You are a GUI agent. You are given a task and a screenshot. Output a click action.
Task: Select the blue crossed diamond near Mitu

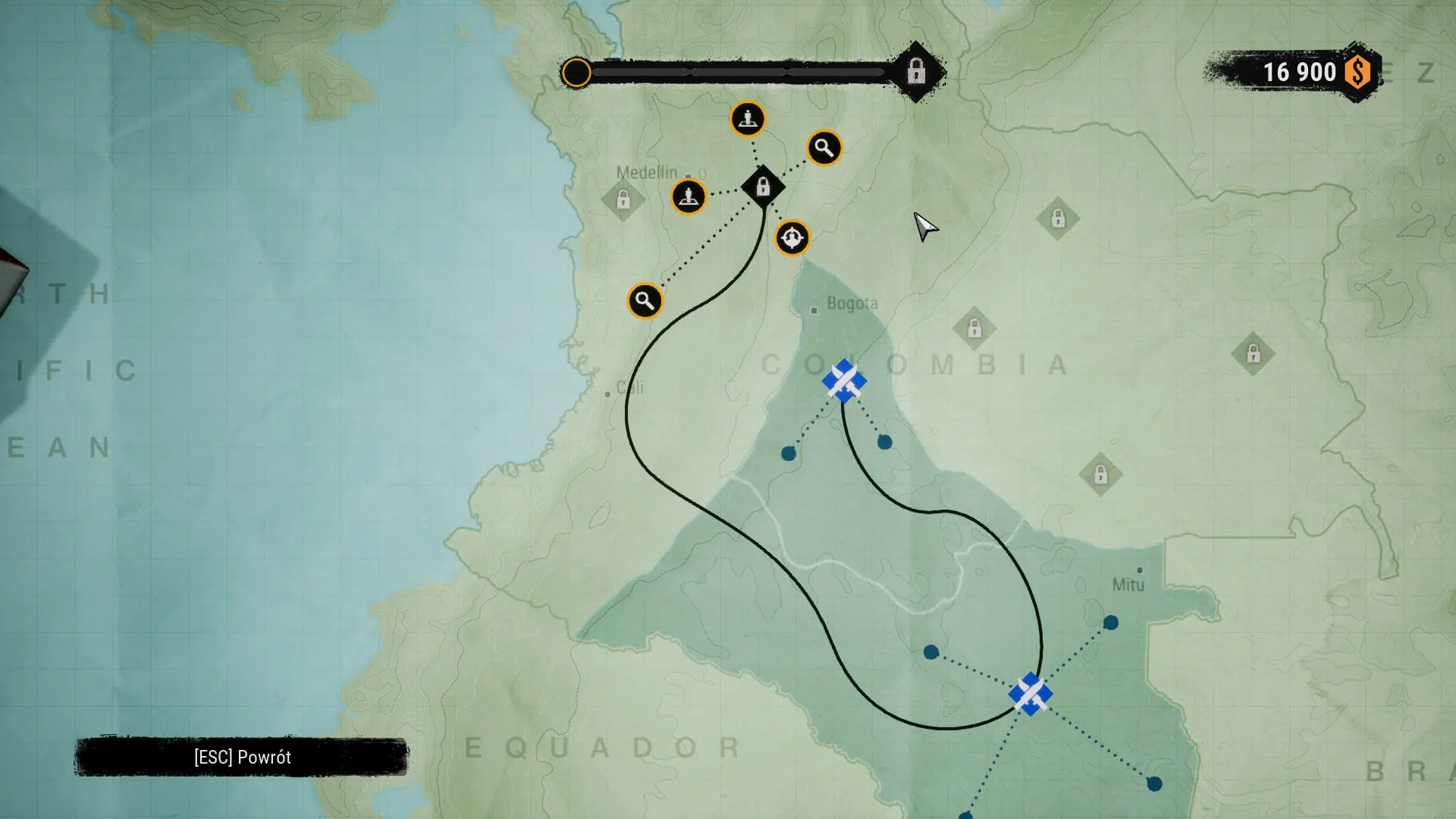coord(1031,694)
